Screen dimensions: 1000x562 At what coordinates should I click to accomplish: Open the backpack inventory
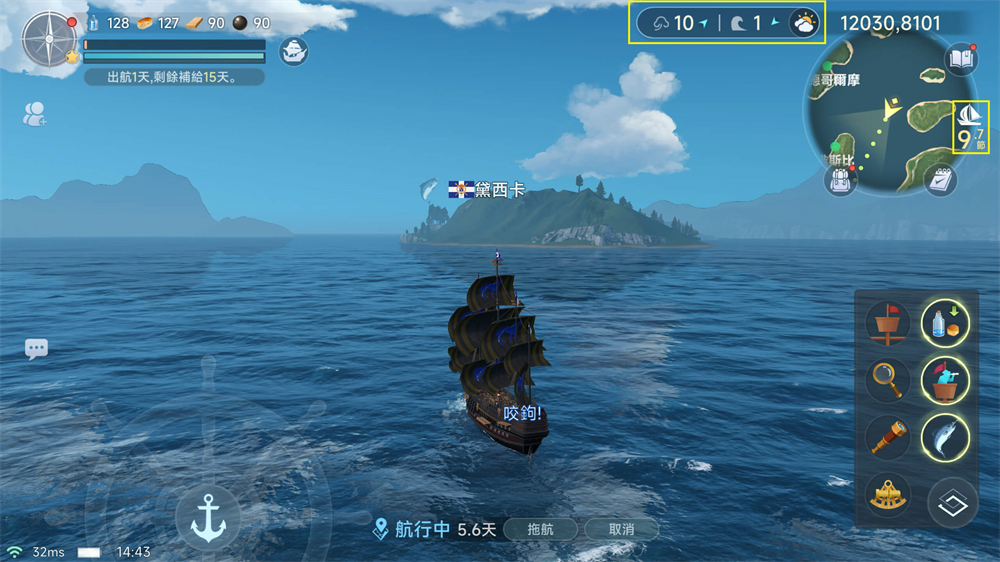[x=839, y=179]
